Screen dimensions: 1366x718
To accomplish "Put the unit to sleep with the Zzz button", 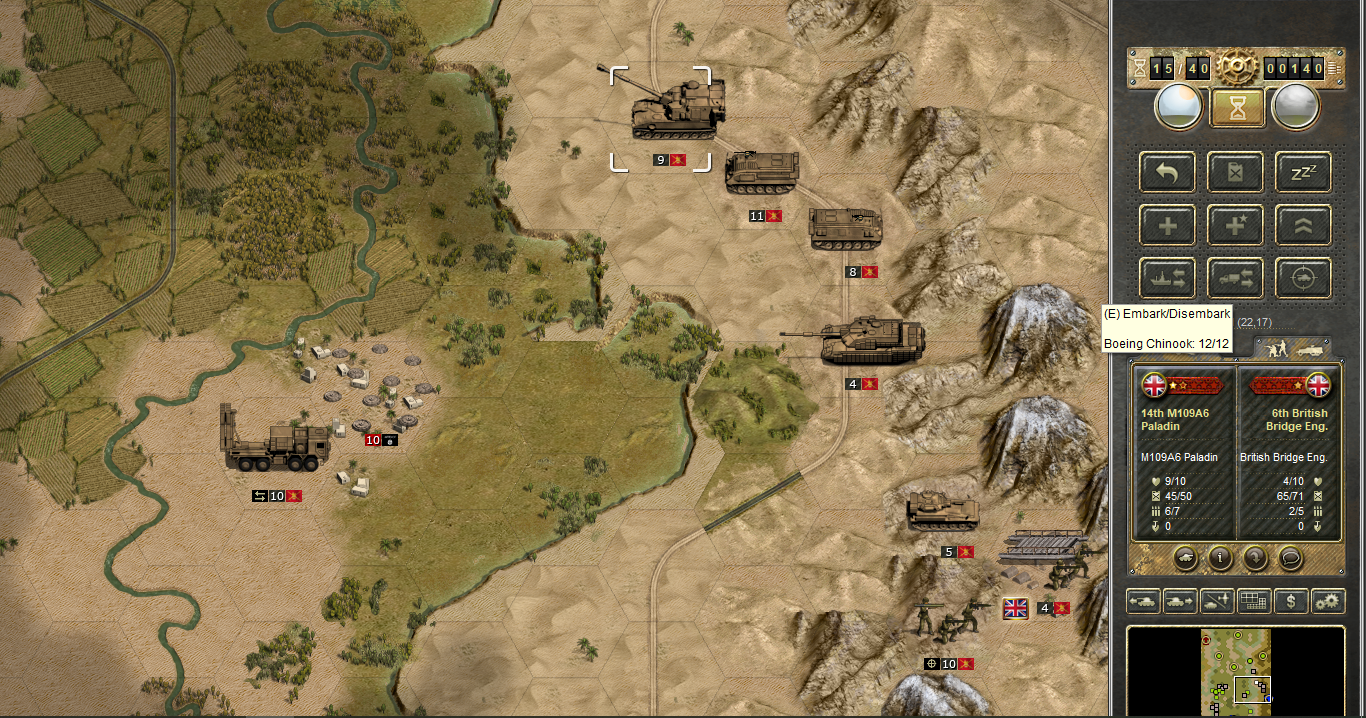I will [x=1303, y=172].
